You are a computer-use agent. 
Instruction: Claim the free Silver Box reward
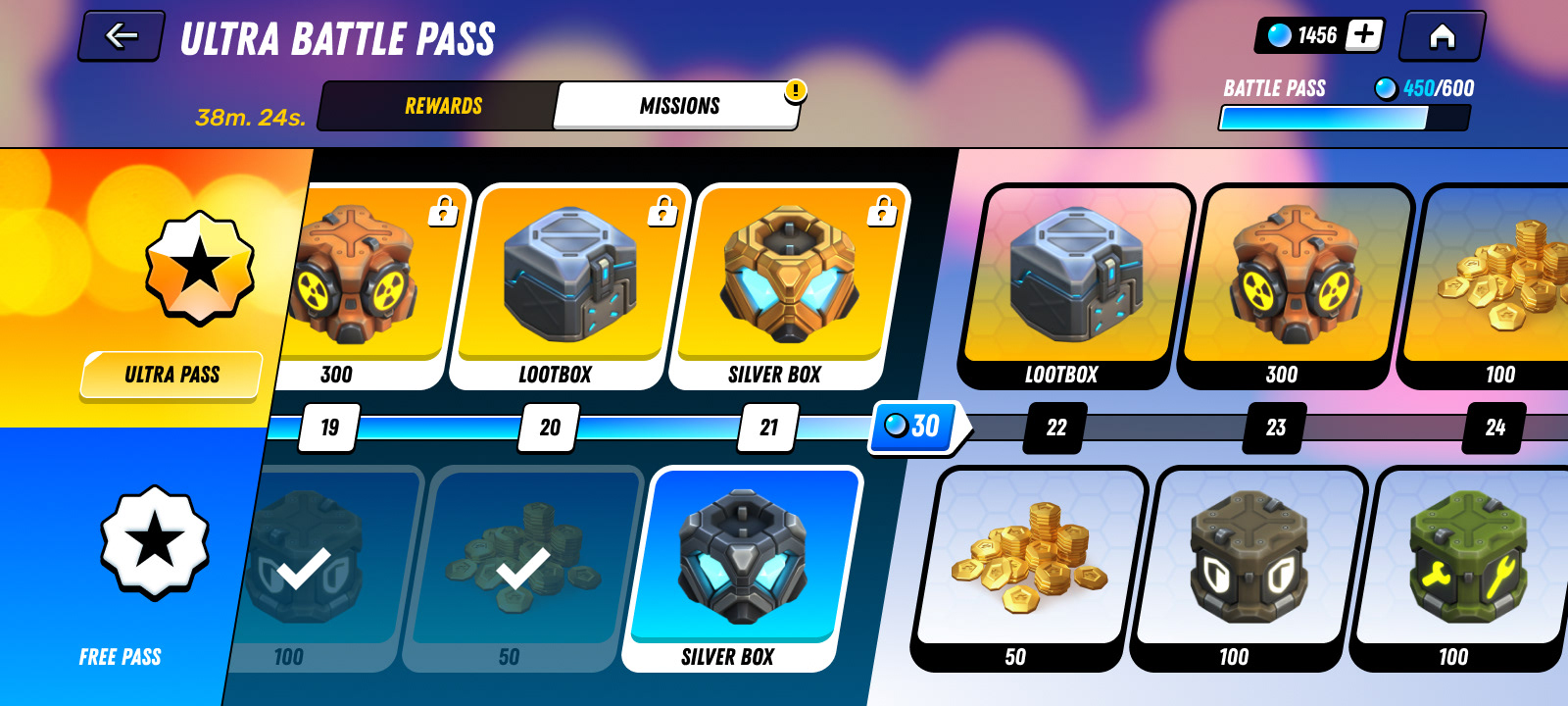pos(742,568)
